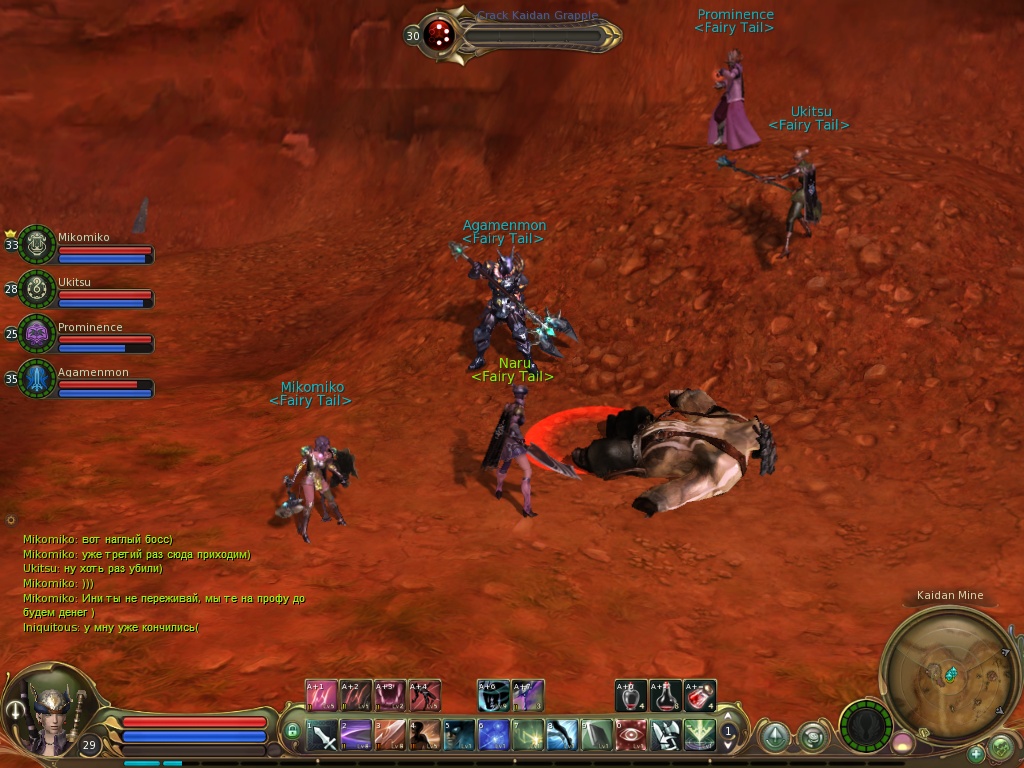Trigger the blue starburst skill in slot 6
Viewport: 1024px width, 768px height.
pos(494,736)
